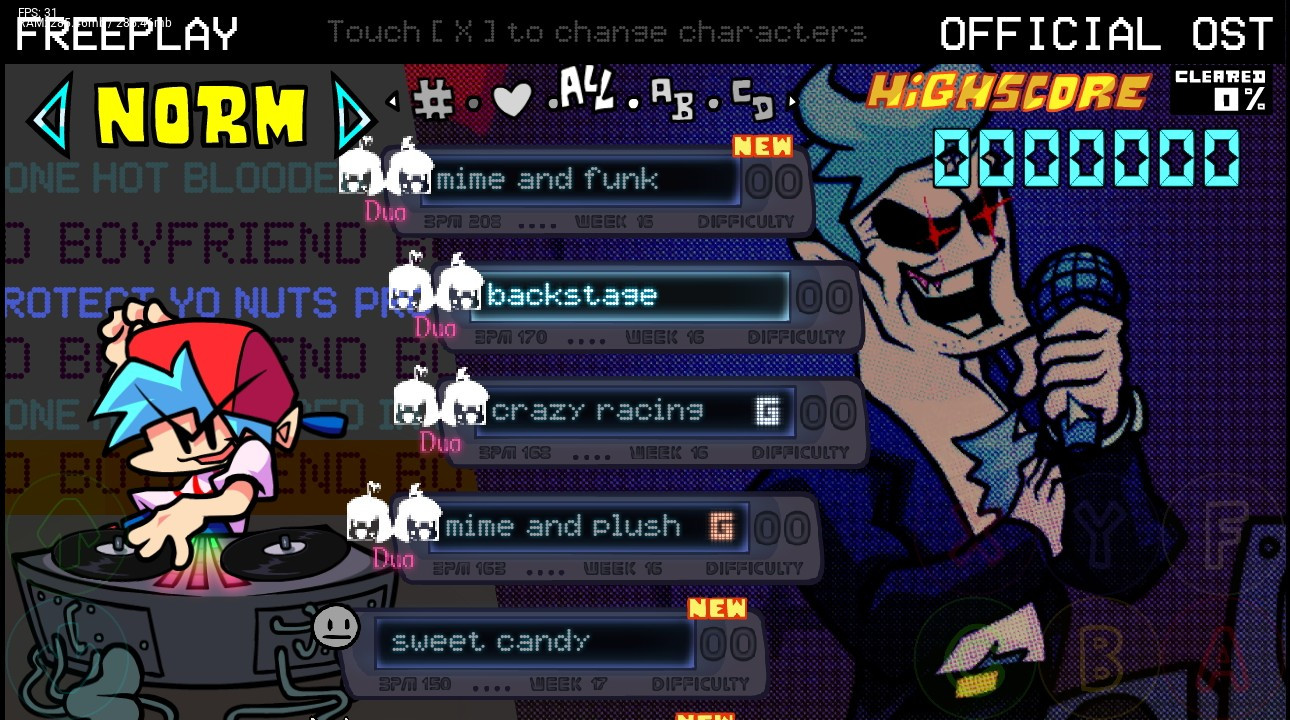The width and height of the screenshot is (1290, 720).
Task: Select the song "sweet candy"
Action: [x=535, y=641]
